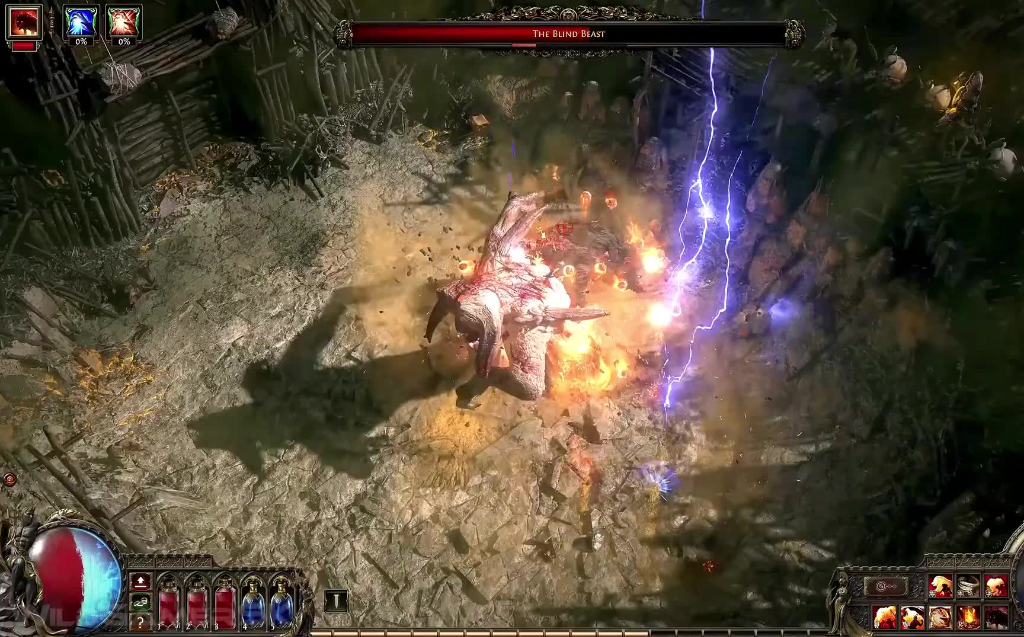The width and height of the screenshot is (1024, 637).
Task: Select the red buff status icon
Action: click(x=123, y=21)
